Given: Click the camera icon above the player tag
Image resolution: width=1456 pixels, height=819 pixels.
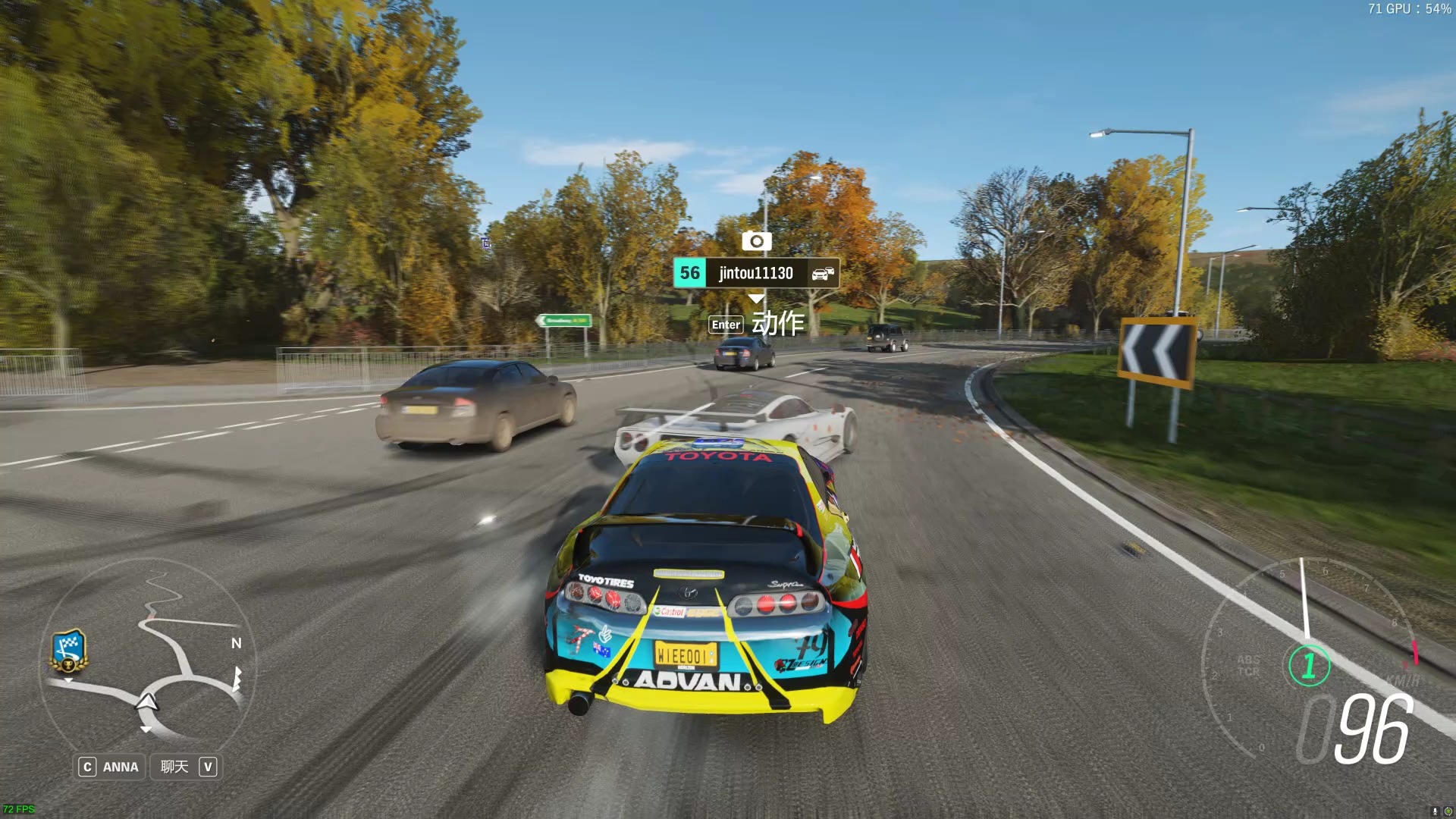Looking at the screenshot, I should pos(756,241).
